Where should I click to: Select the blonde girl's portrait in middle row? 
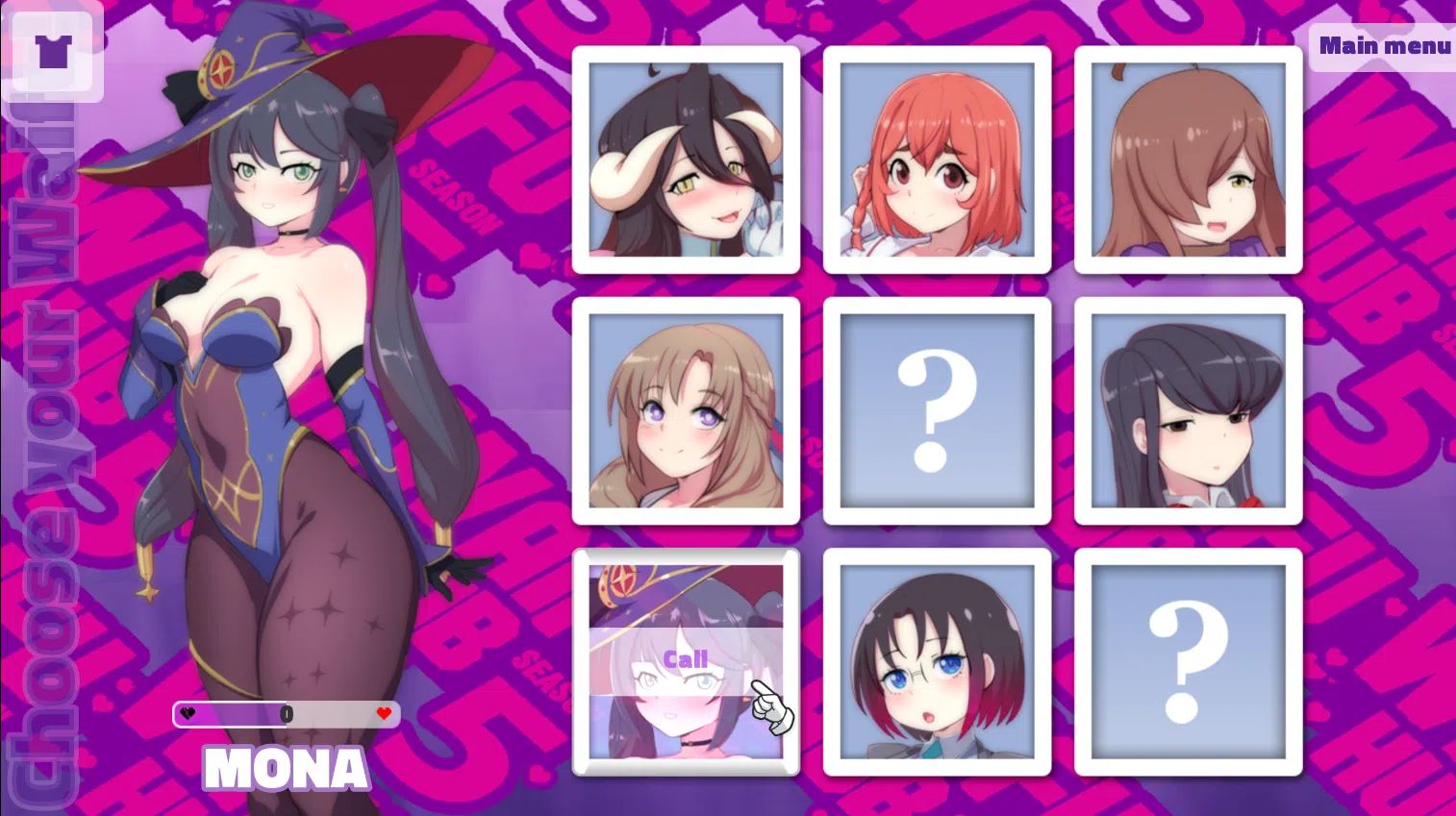pyautogui.click(x=686, y=408)
